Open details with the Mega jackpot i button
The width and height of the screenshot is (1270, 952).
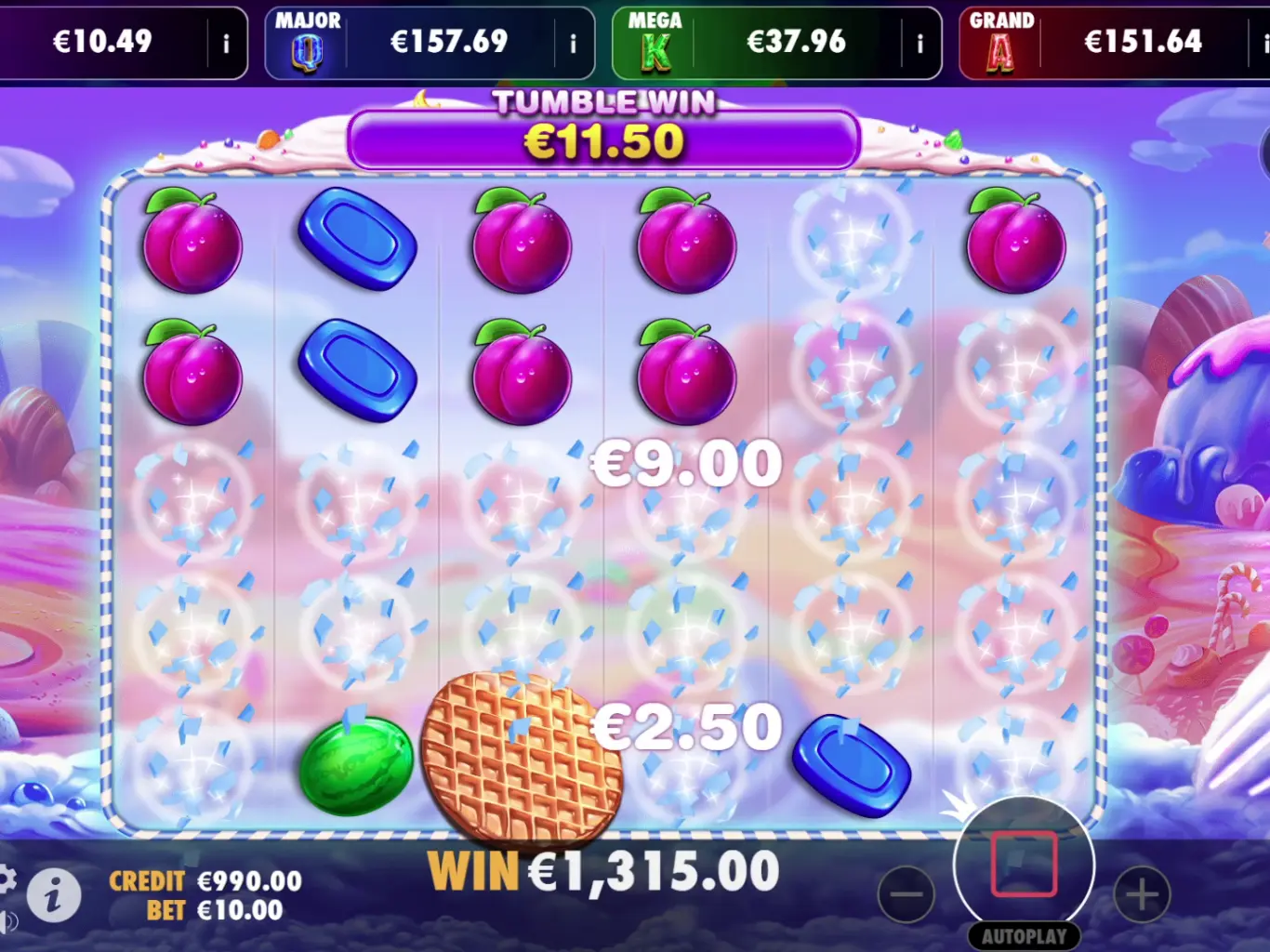coord(919,43)
